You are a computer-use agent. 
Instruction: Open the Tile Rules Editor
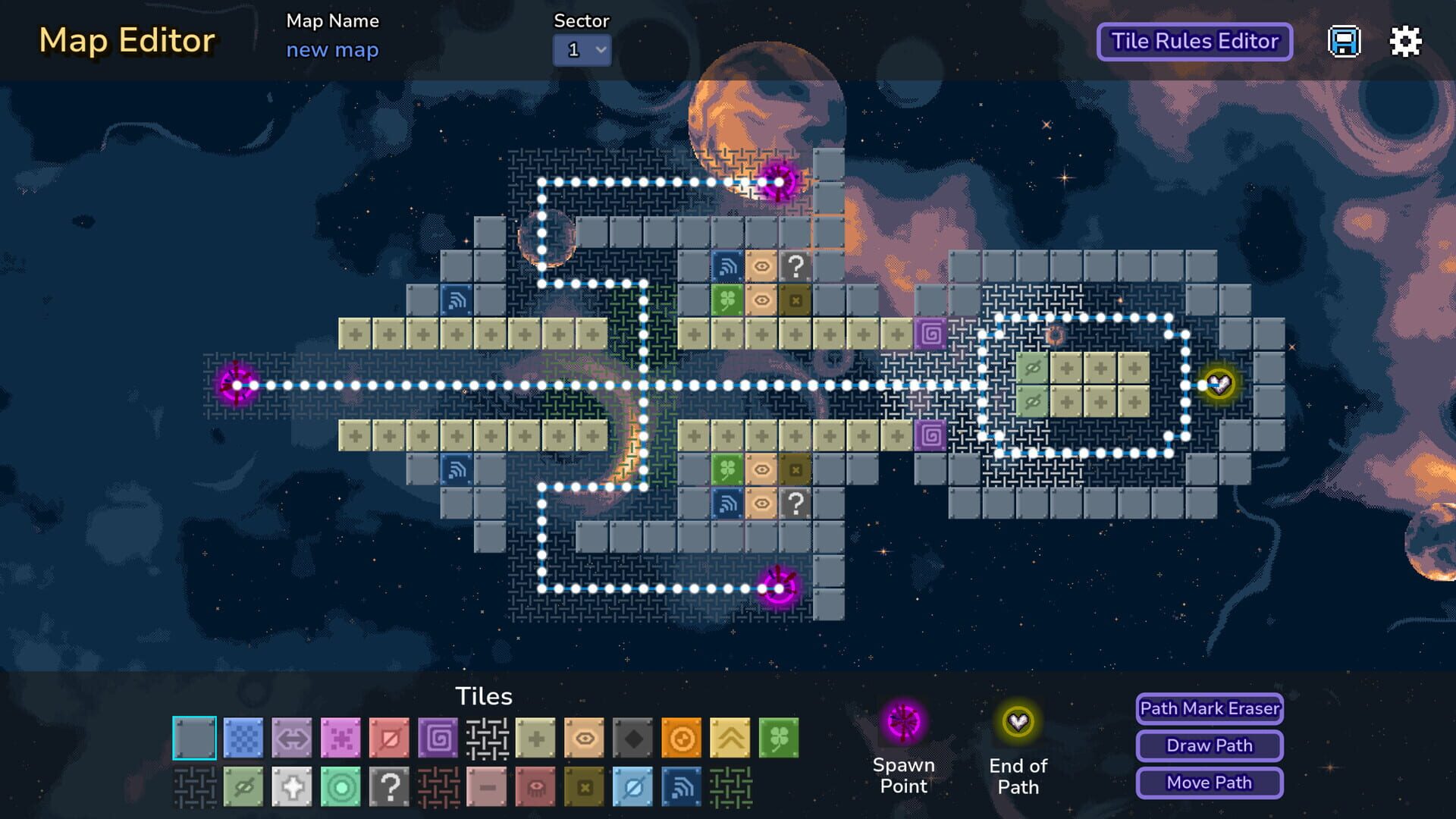pos(1194,42)
